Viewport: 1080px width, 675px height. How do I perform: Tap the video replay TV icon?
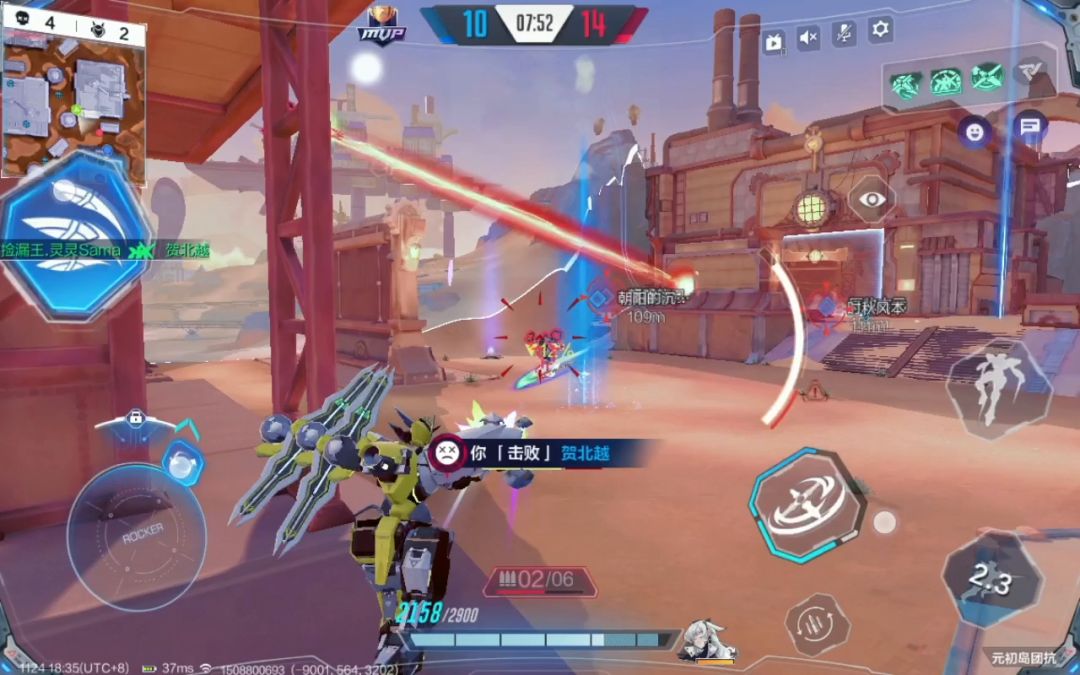[774, 41]
